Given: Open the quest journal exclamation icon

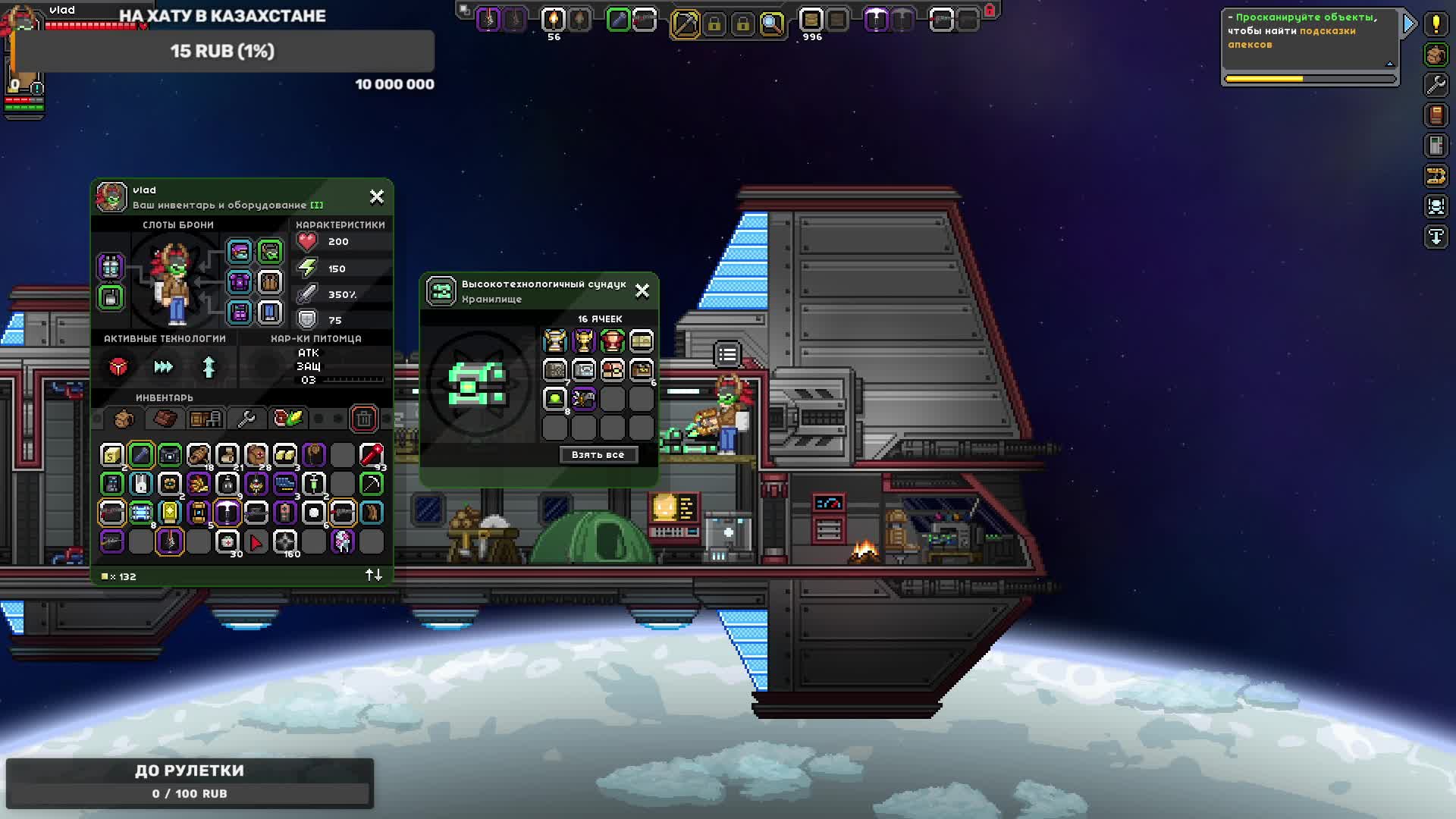Looking at the screenshot, I should point(1436,24).
